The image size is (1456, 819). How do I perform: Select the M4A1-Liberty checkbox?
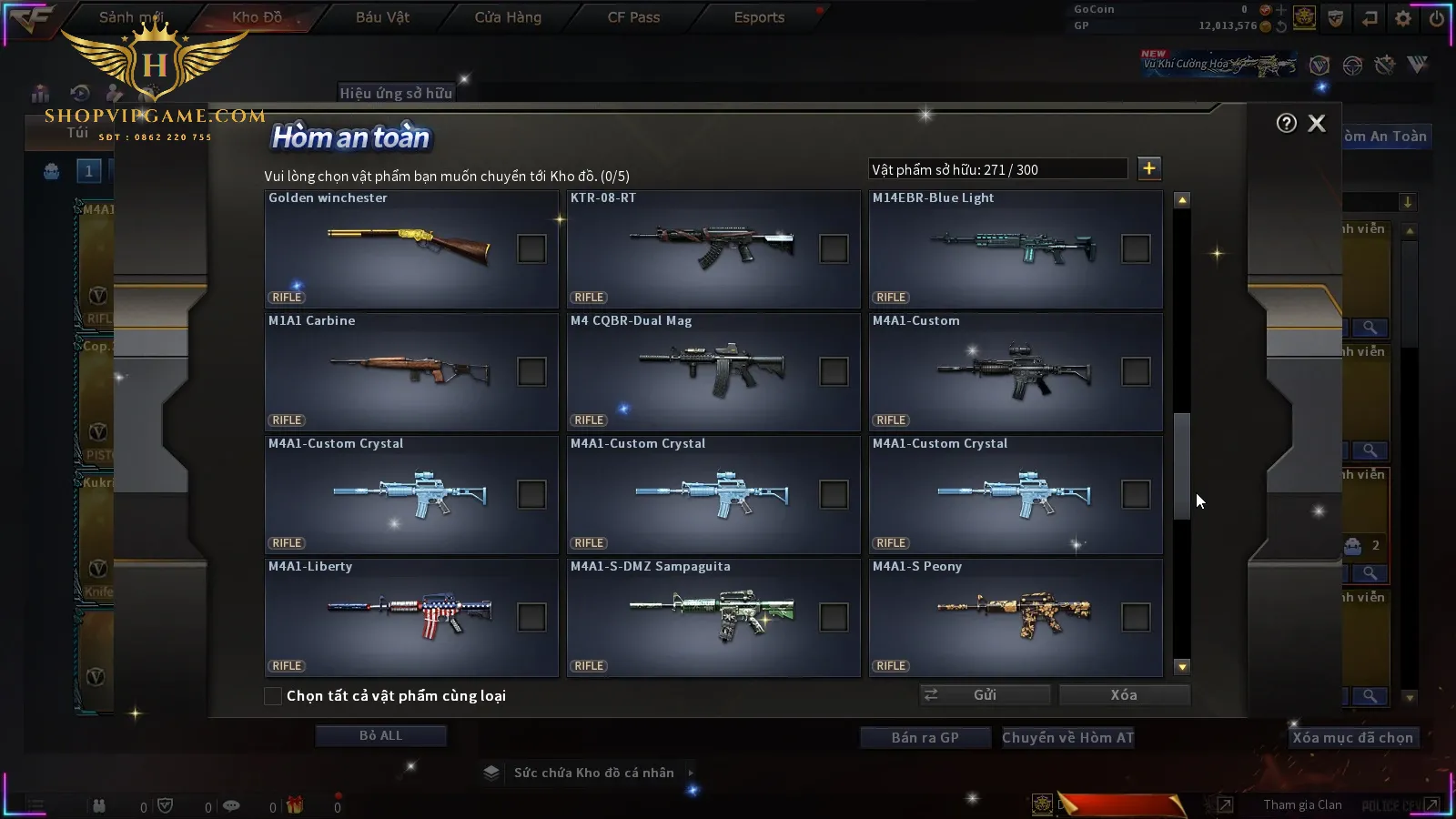click(x=531, y=617)
